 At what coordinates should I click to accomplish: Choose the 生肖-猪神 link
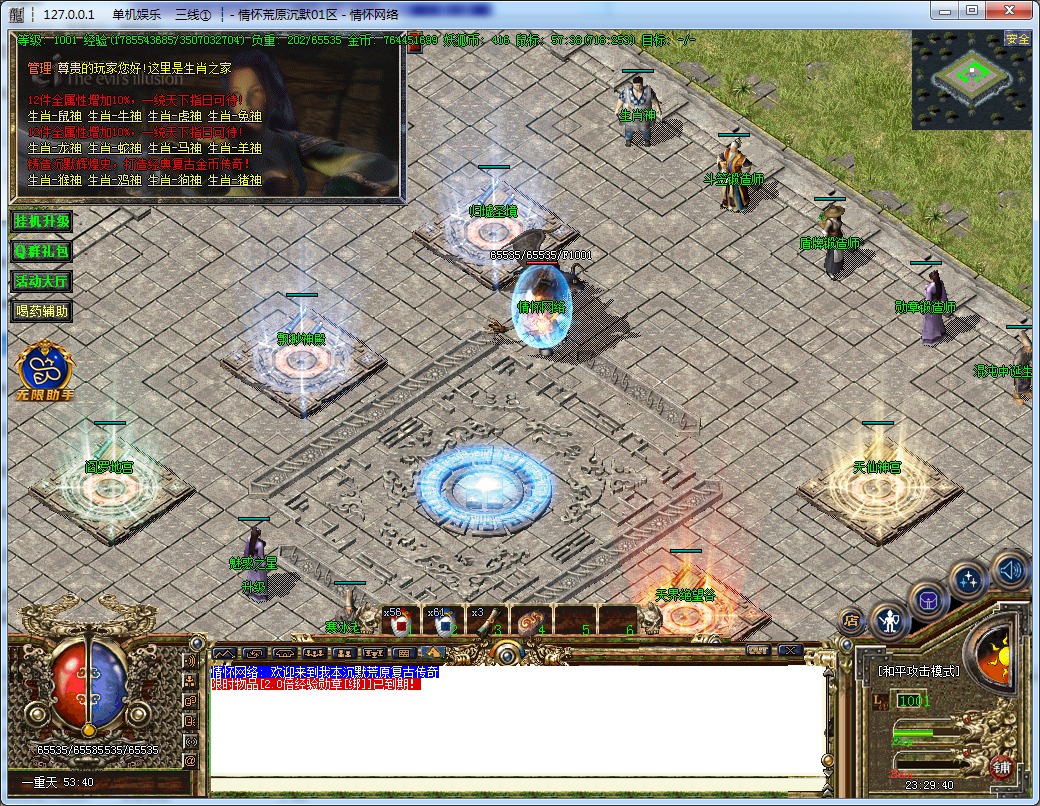235,181
